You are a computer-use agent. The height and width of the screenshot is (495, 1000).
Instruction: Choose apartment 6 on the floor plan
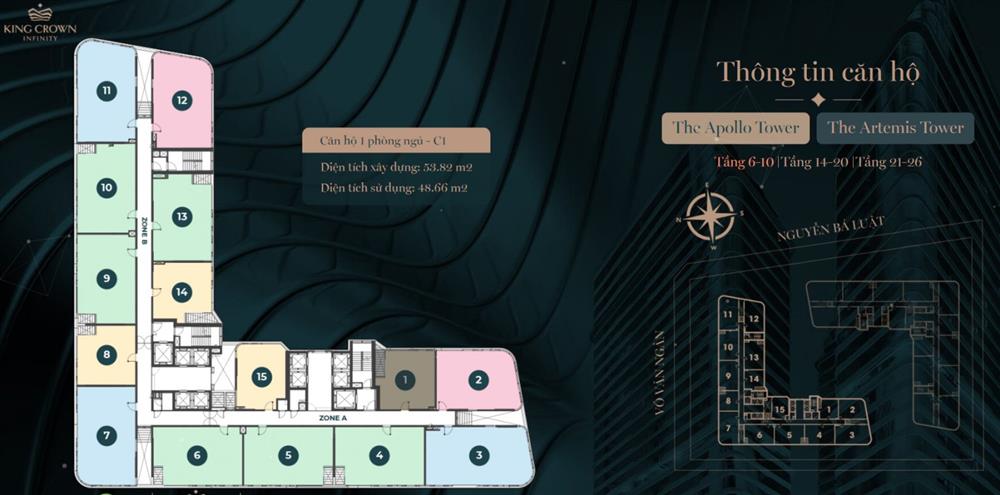(x=197, y=455)
